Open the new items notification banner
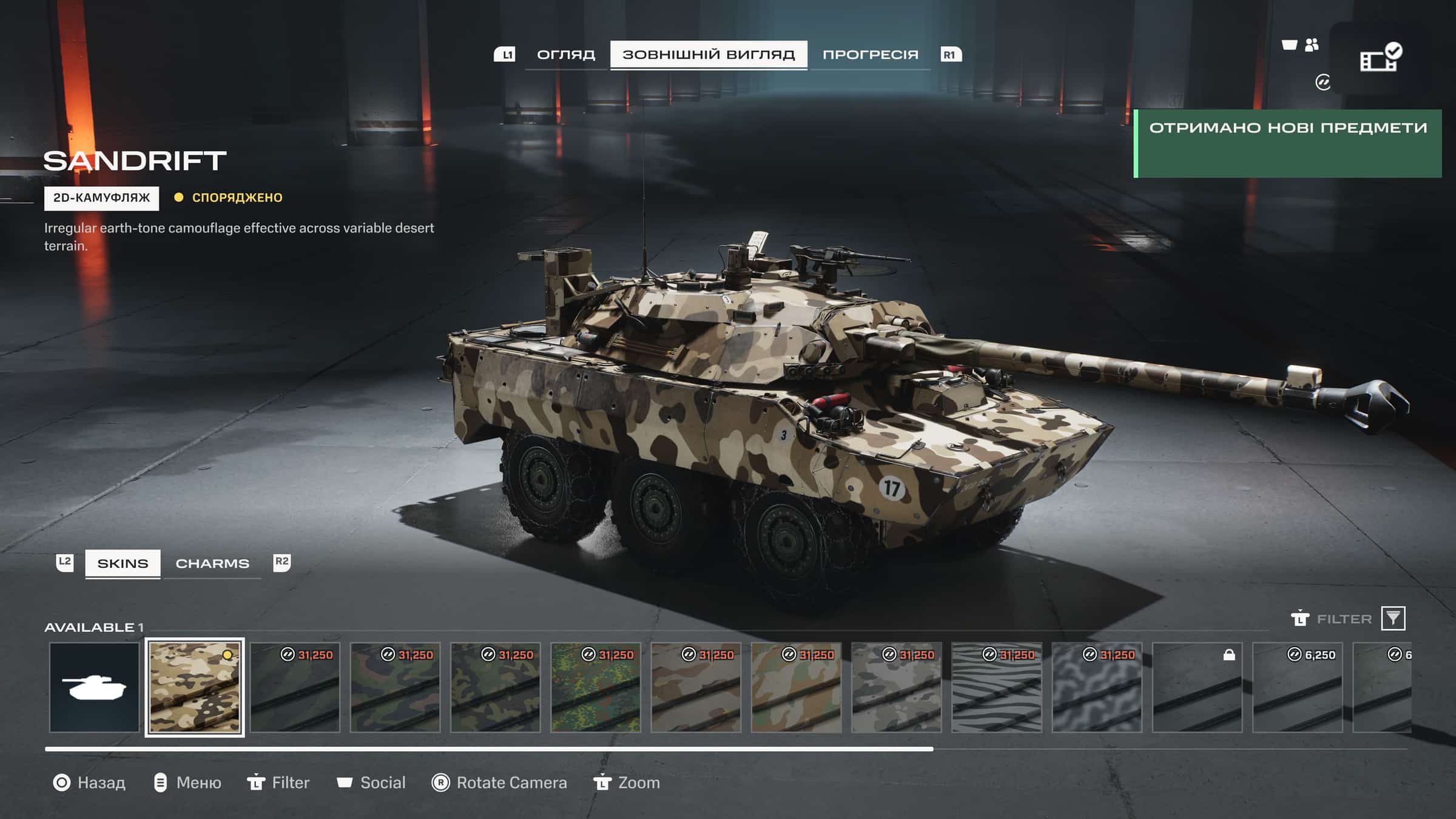The width and height of the screenshot is (1456, 819). click(x=1287, y=143)
